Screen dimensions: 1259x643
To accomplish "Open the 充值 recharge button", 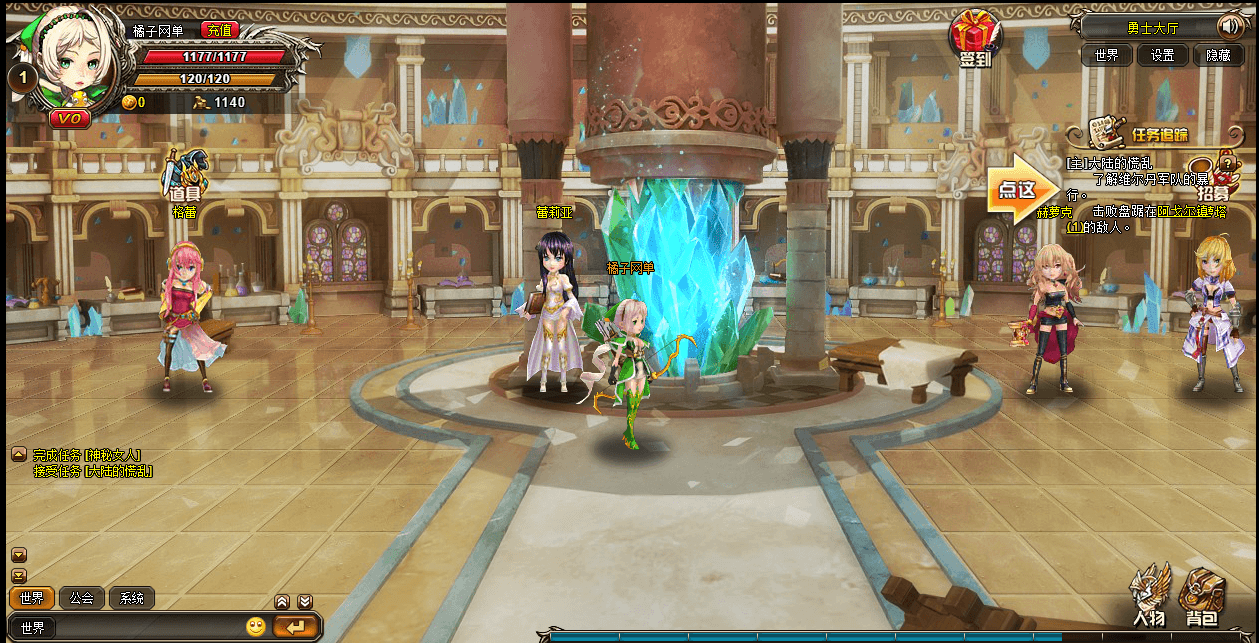I will (219, 30).
